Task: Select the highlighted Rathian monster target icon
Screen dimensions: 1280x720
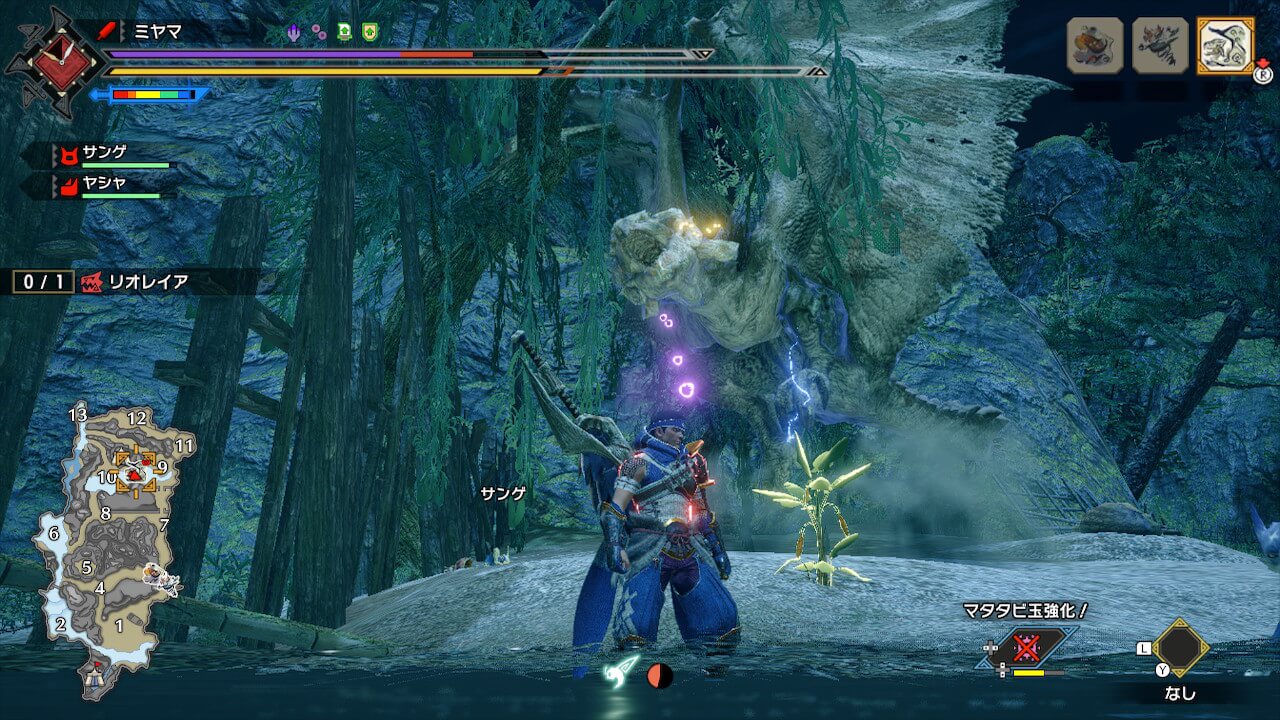Action: [1225, 45]
